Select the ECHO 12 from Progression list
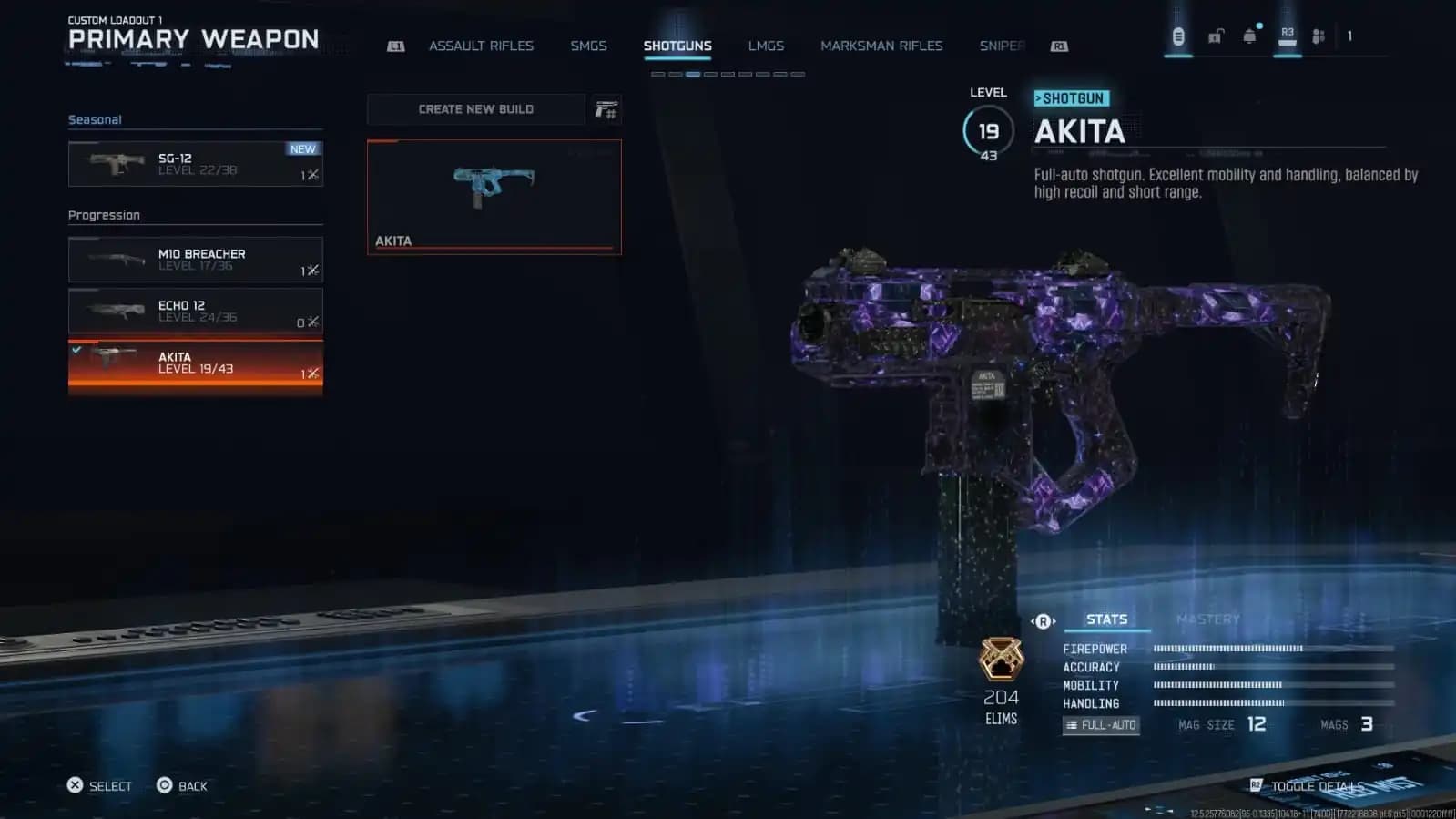Viewport: 1456px width, 819px height. (194, 311)
